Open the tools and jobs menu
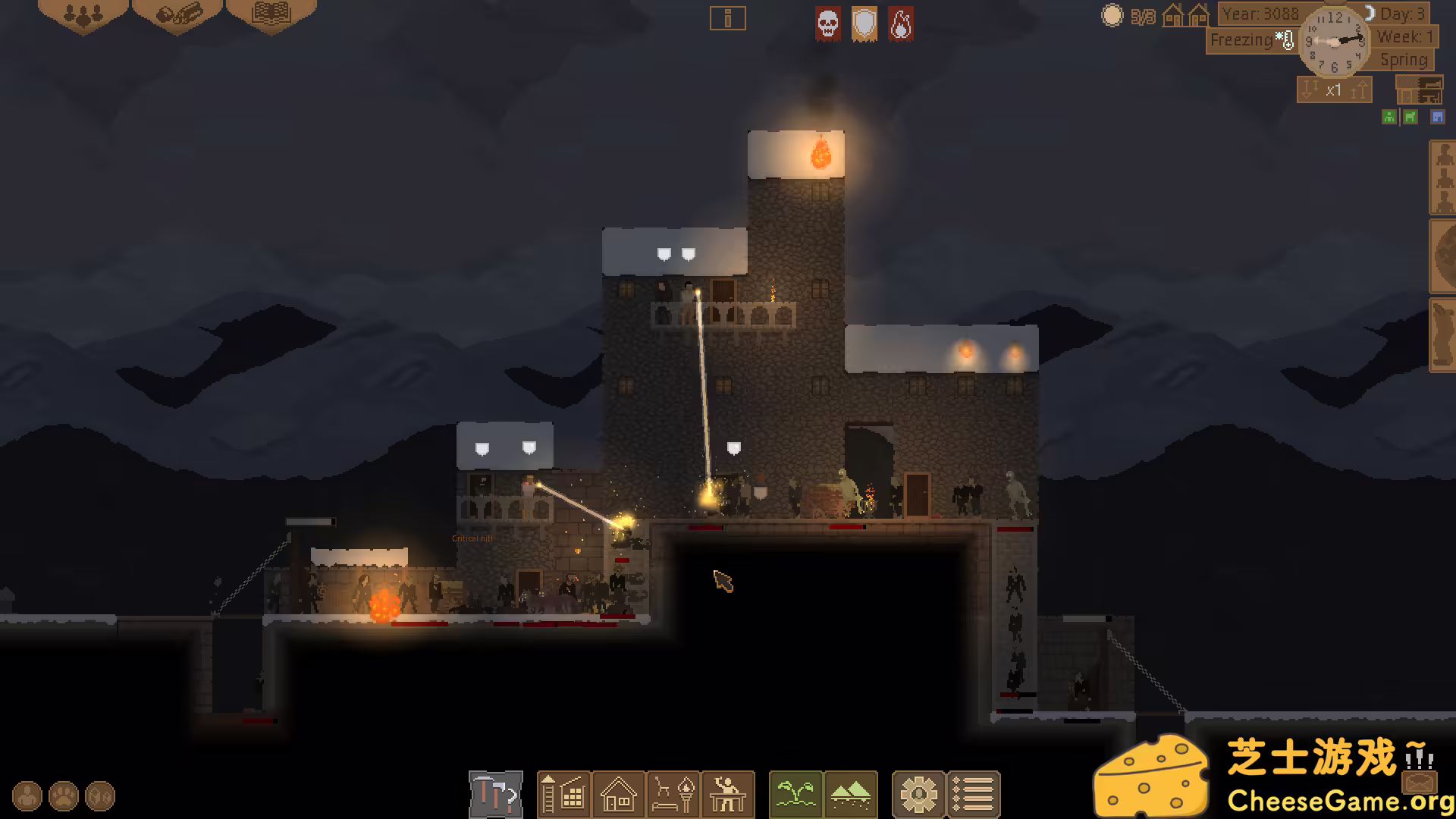Image resolution: width=1456 pixels, height=819 pixels. pos(496,795)
